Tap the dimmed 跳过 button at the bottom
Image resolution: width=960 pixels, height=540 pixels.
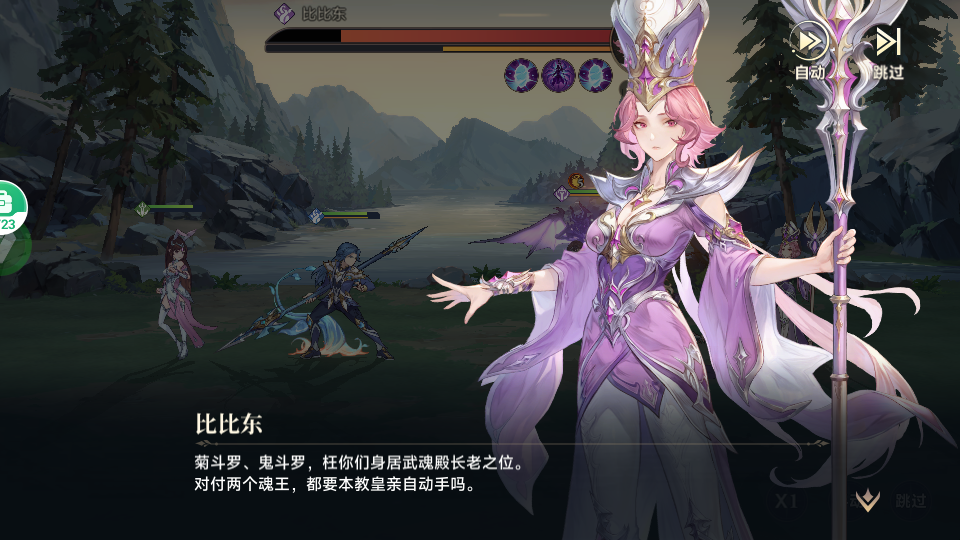911,501
